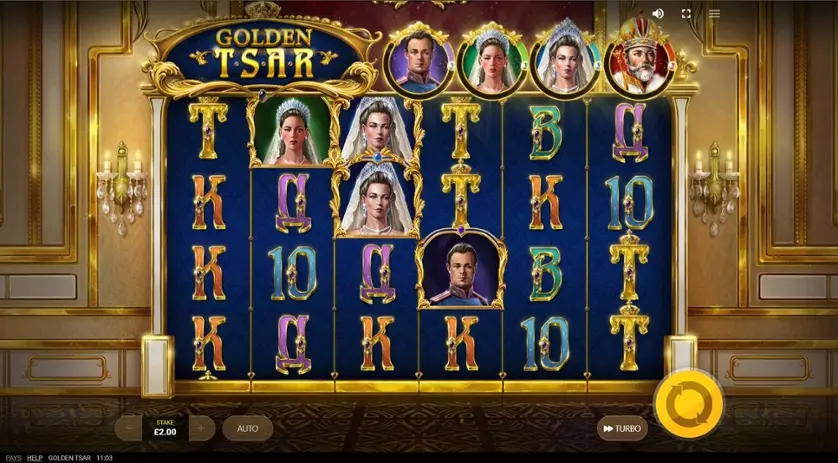Open the hamburger menu
838x463 pixels.
[x=714, y=13]
